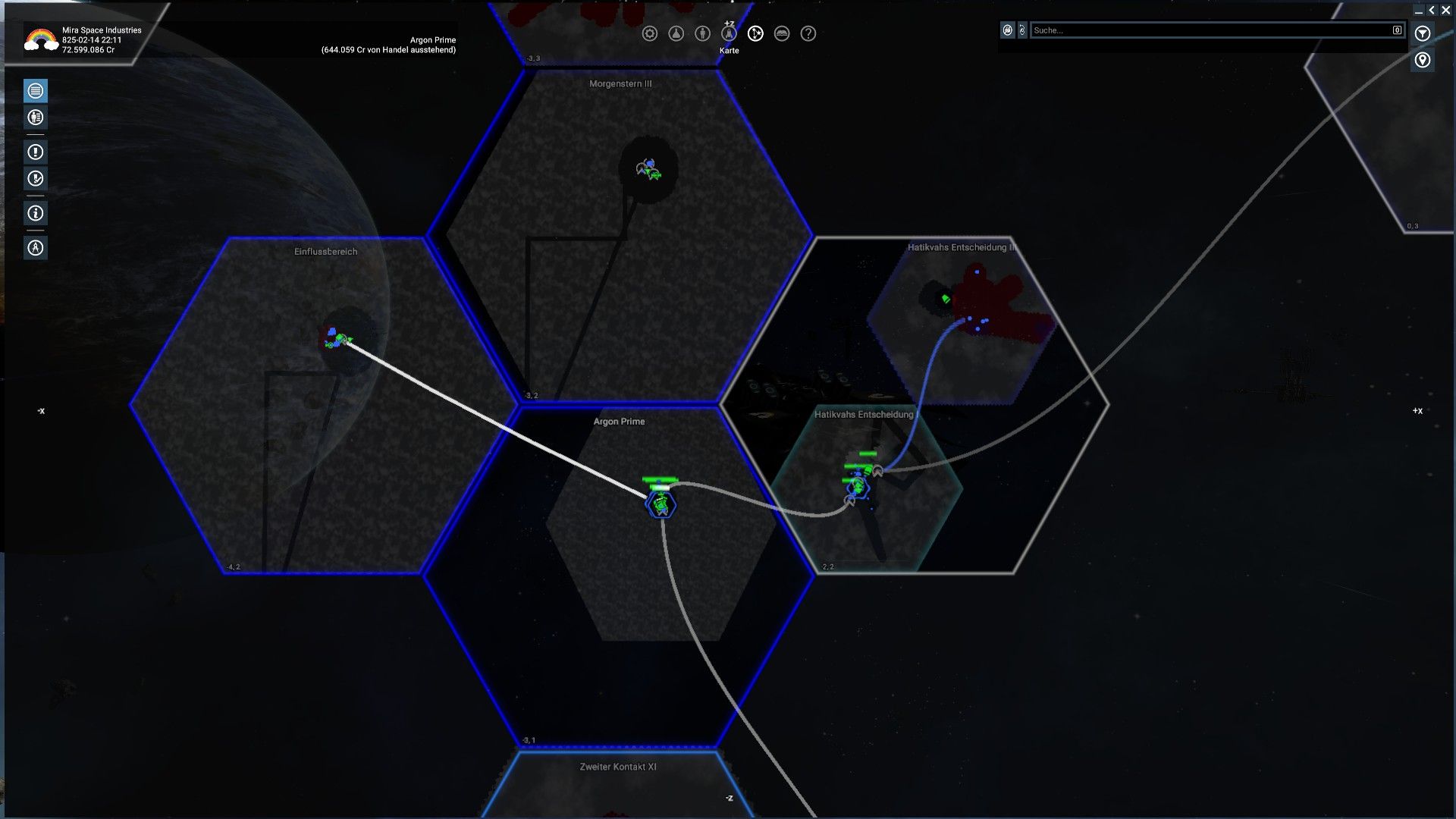This screenshot has height=819, width=1456.
Task: Open the player information person icon
Action: coord(704,34)
